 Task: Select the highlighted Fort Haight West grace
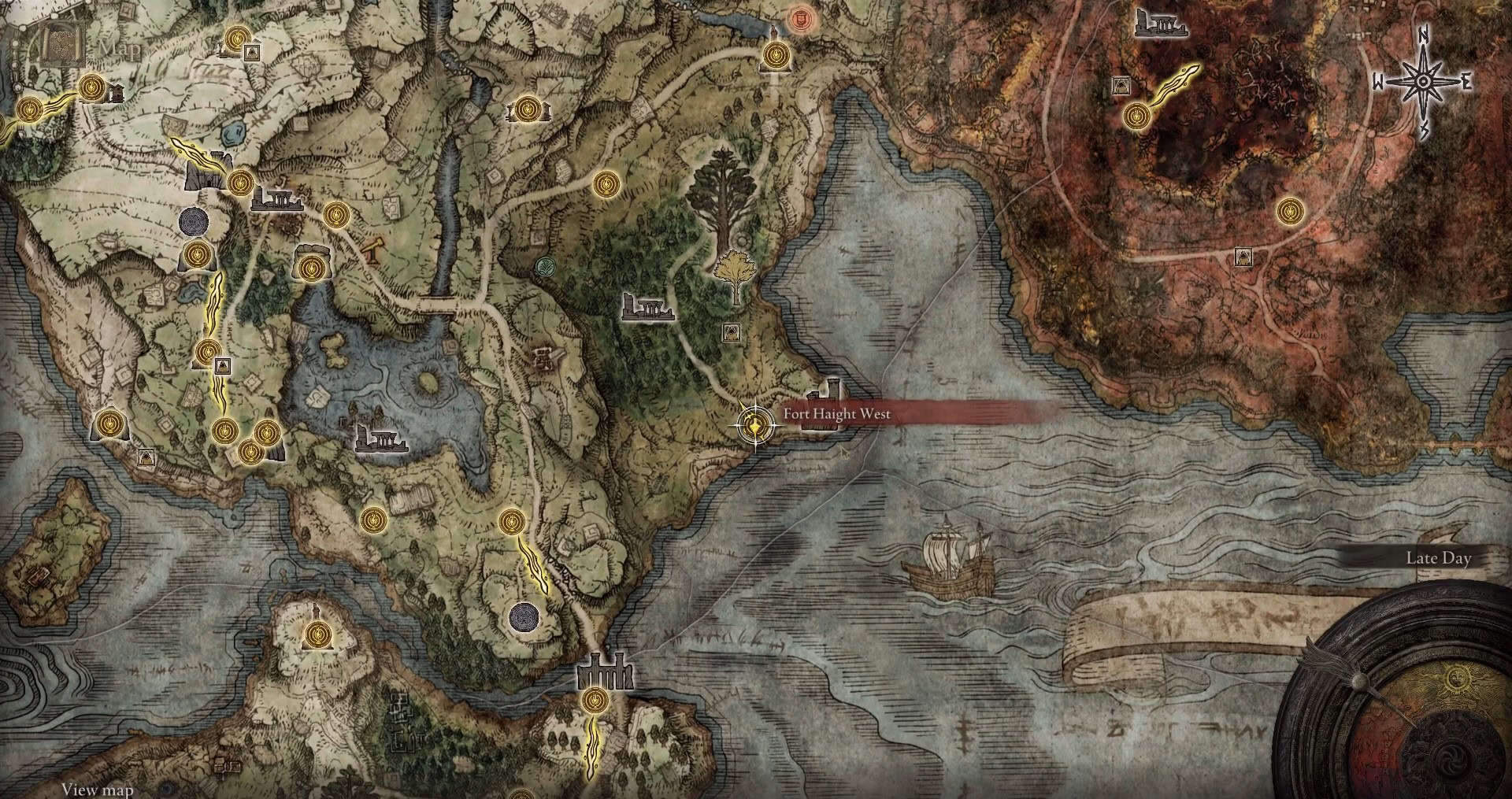coord(755,427)
